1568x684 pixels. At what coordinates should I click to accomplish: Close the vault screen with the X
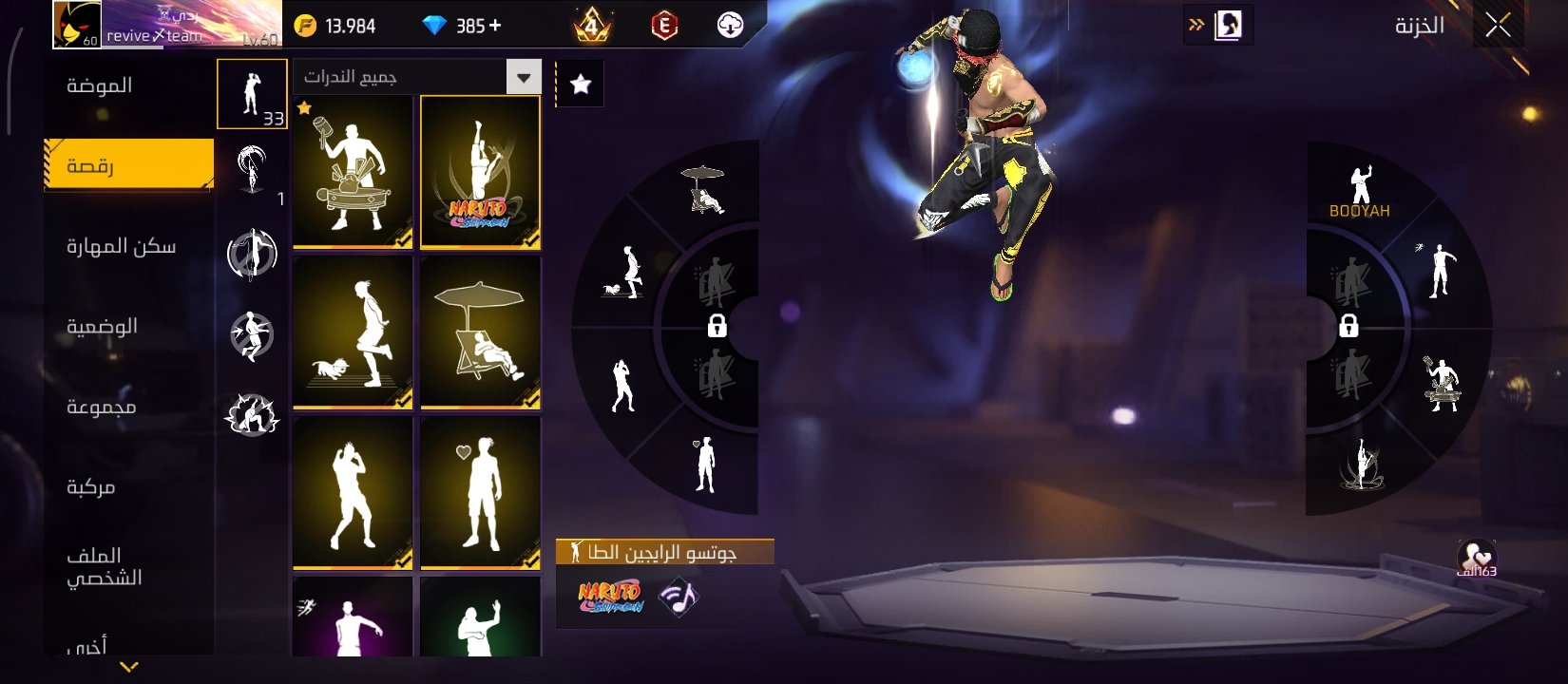pyautogui.click(x=1498, y=26)
